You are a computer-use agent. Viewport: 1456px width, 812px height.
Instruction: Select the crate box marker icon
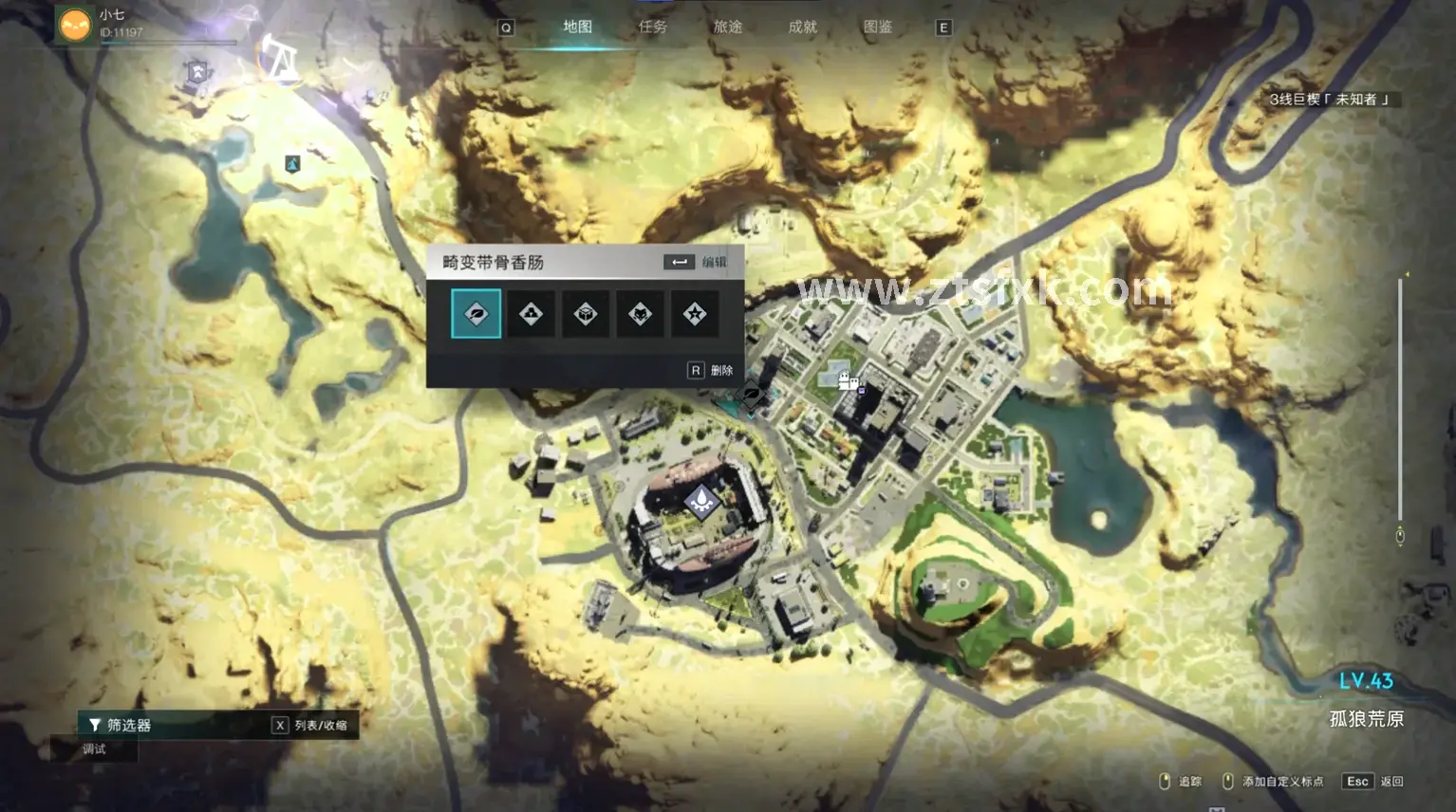tap(586, 314)
